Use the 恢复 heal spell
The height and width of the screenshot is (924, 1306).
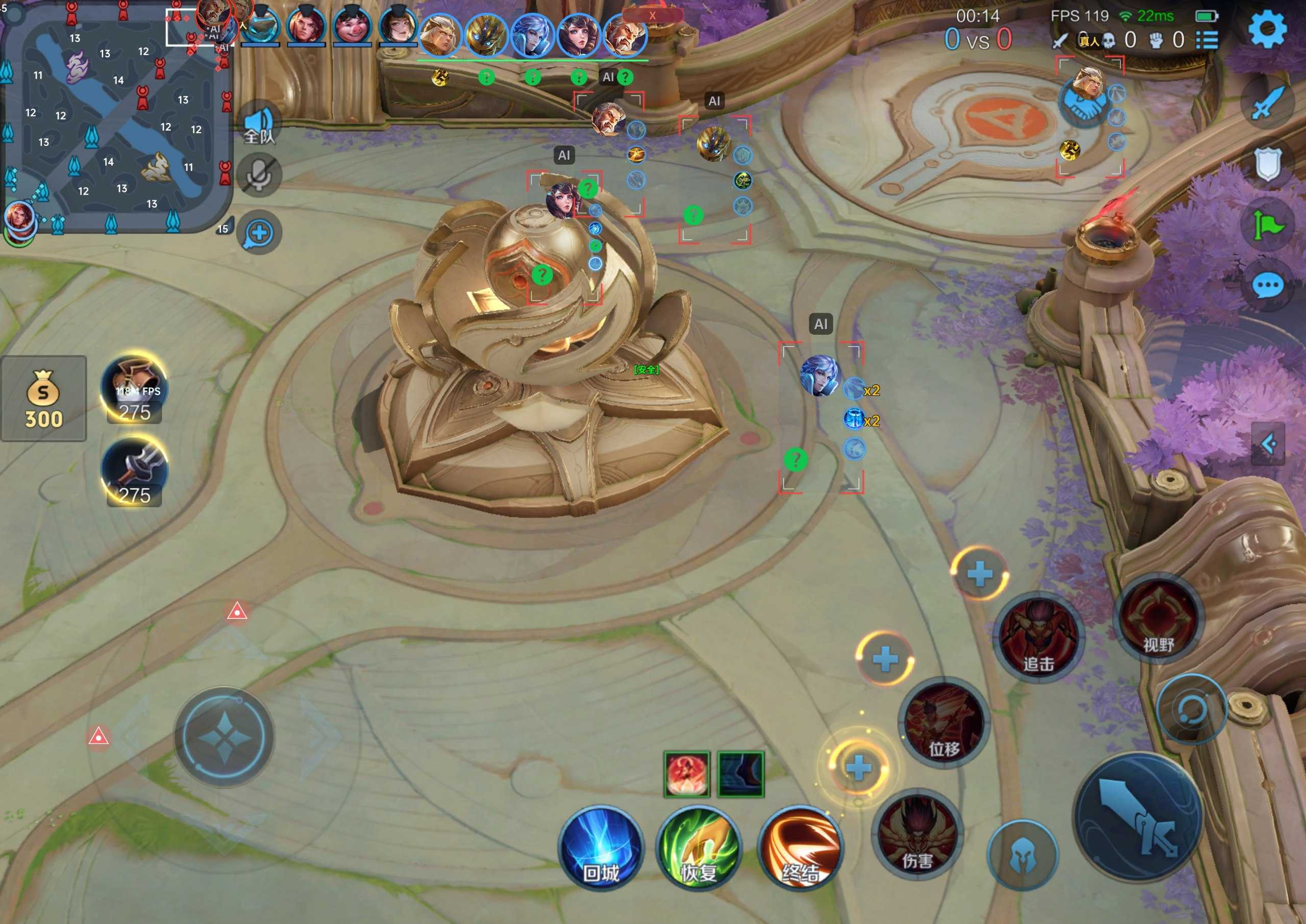pos(698,849)
